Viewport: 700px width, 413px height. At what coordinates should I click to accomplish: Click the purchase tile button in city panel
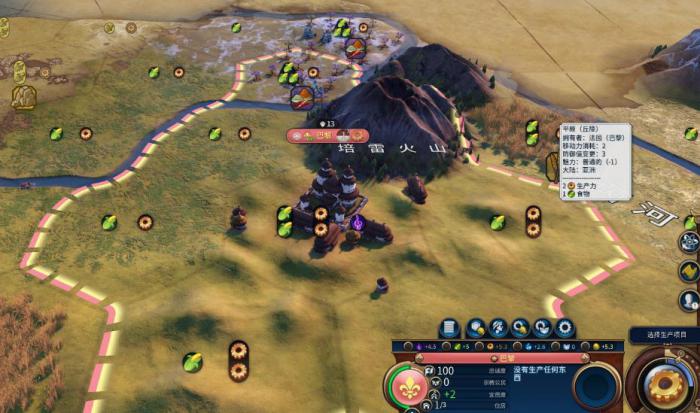475,328
